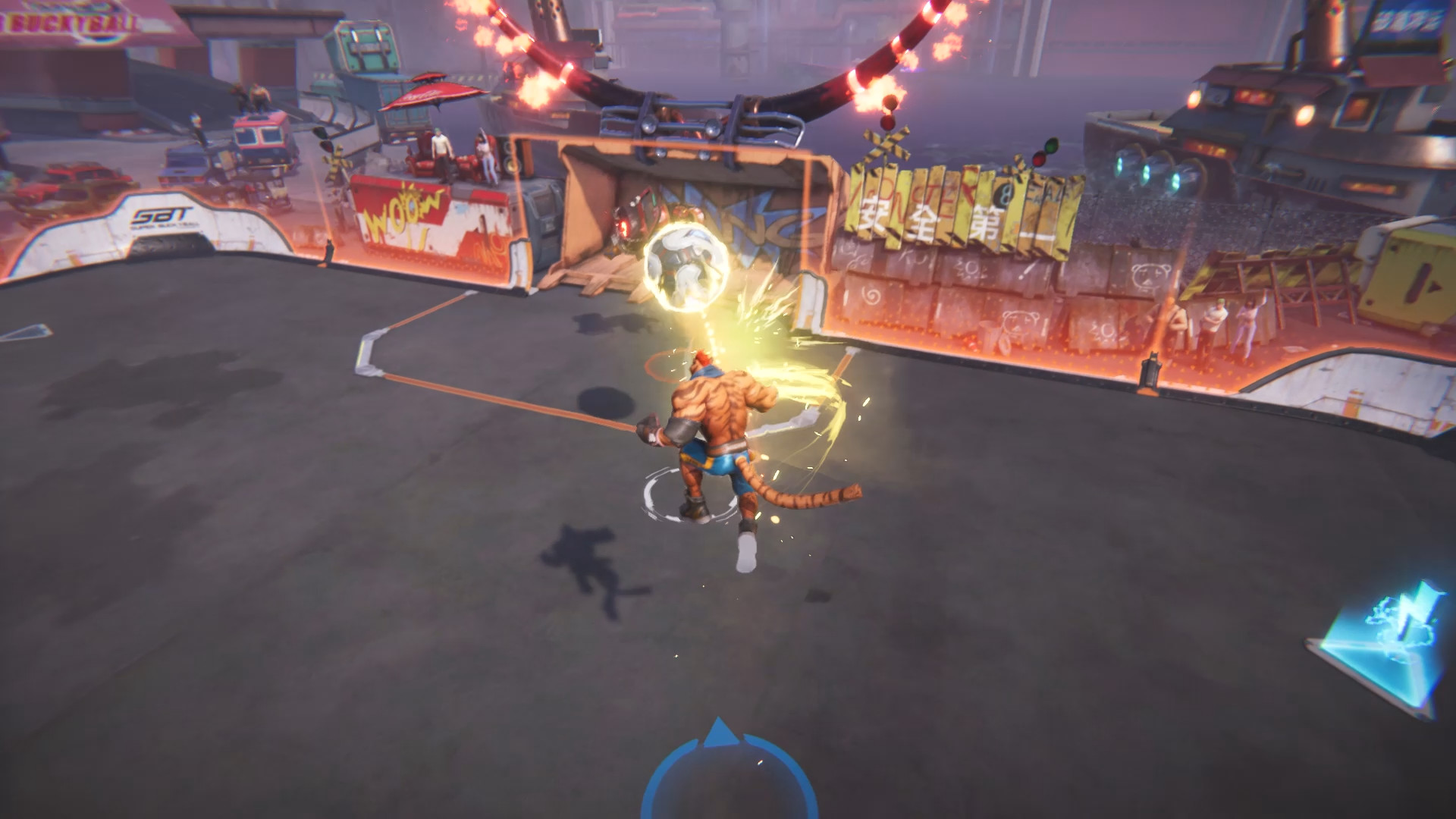Click the red Coca-Cola umbrella
The width and height of the screenshot is (1456, 819).
point(432,95)
